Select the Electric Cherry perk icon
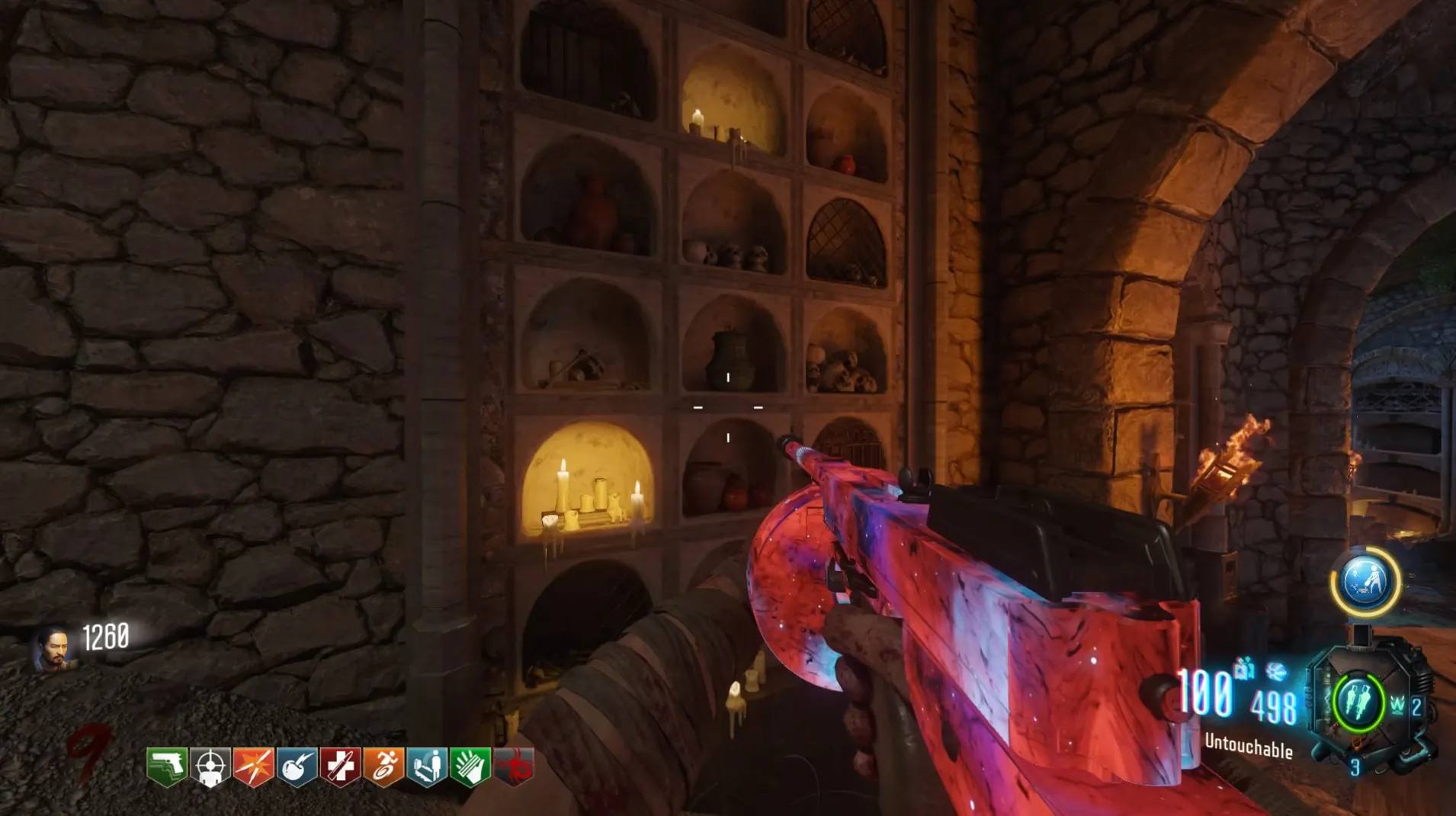1456x816 pixels. click(297, 766)
